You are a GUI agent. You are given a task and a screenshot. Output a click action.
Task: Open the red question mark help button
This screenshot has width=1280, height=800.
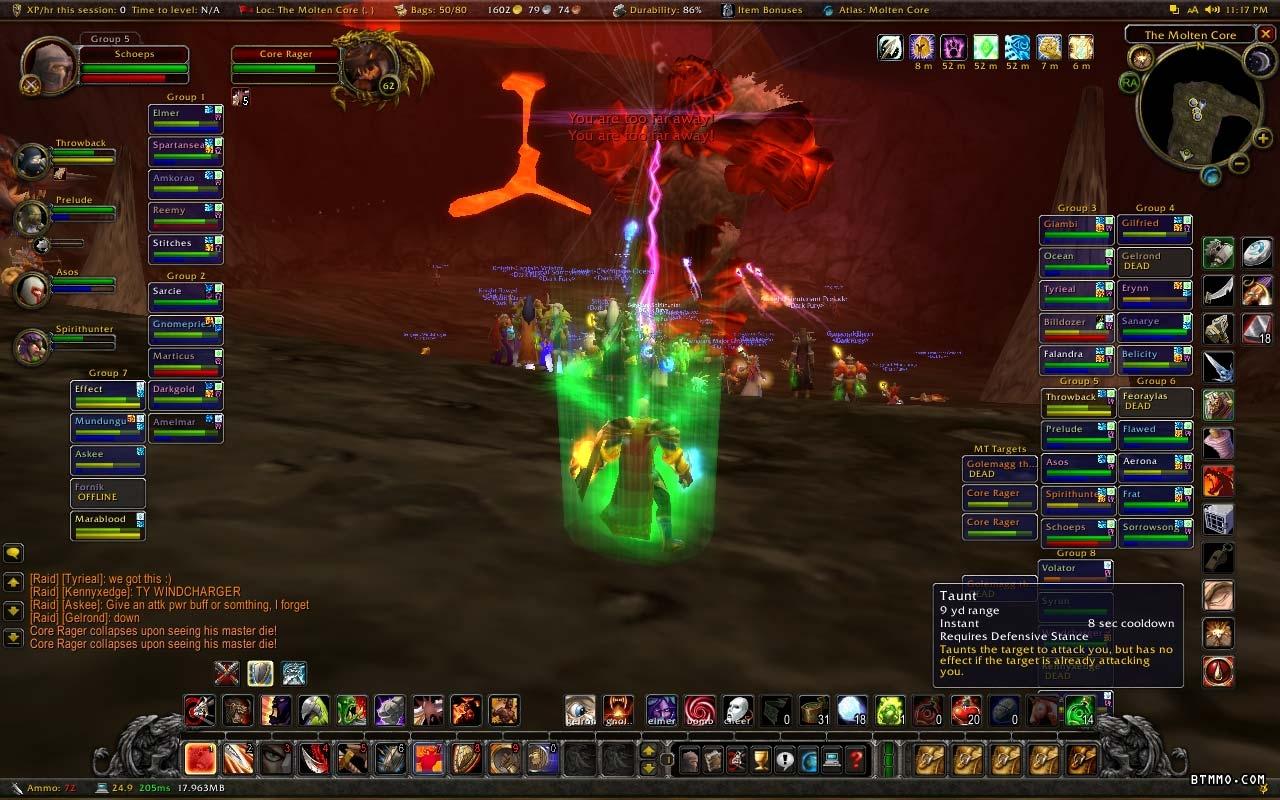(x=856, y=760)
